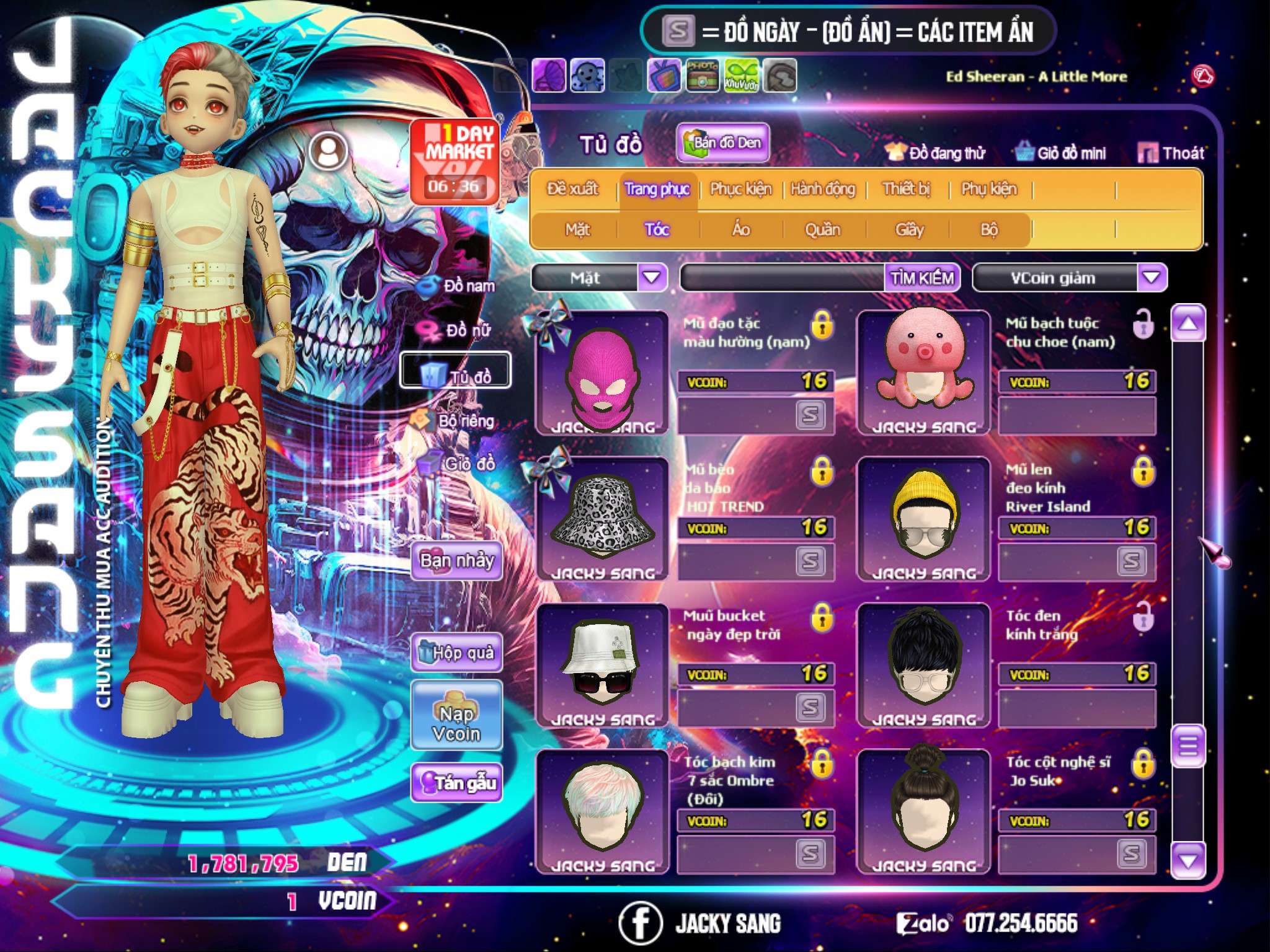The width and height of the screenshot is (1270, 952).
Task: Switch to the Phục kiện tab
Action: (740, 189)
